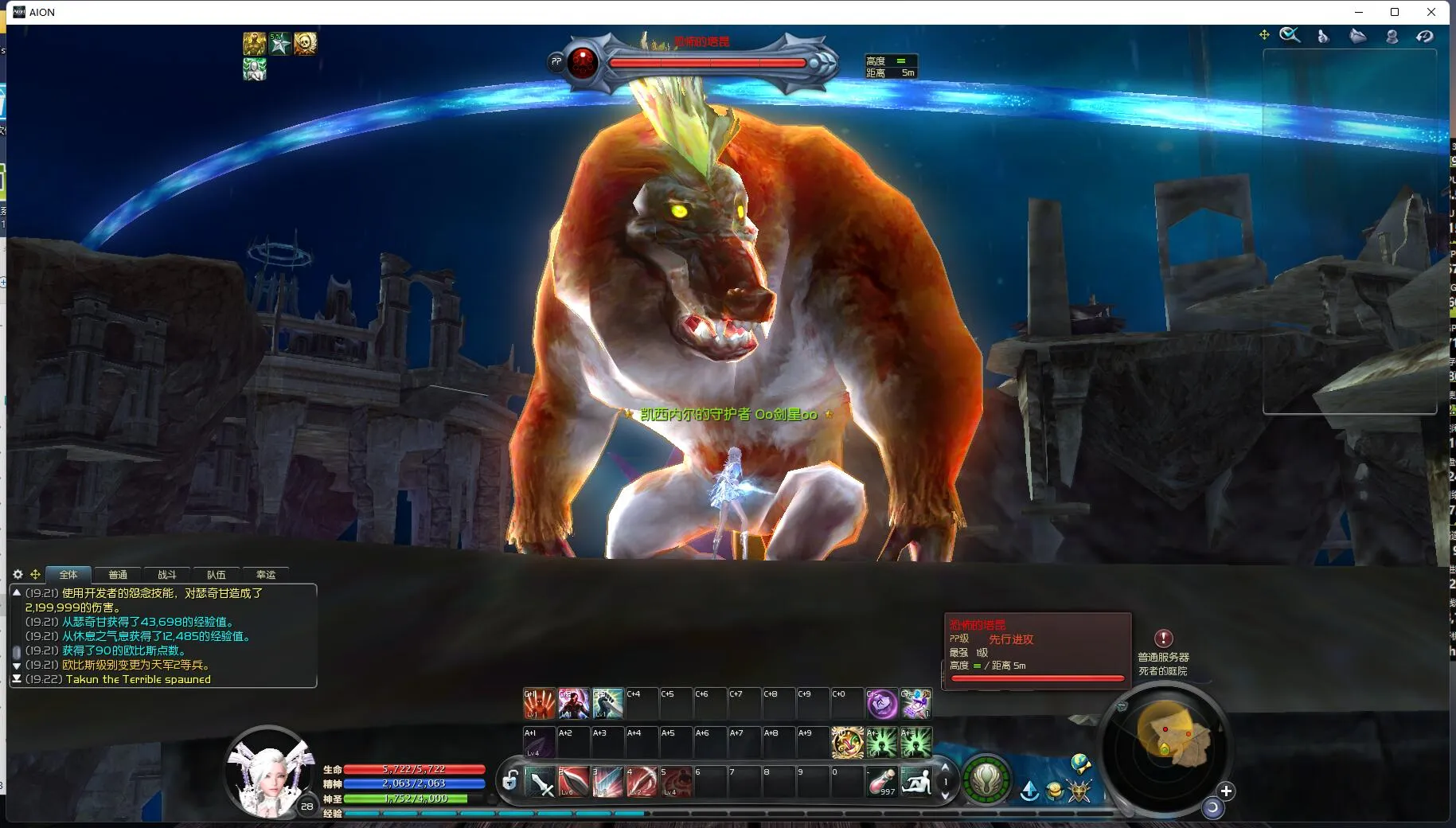This screenshot has width=1456, height=828.
Task: Toggle the hotbar padlock
Action: point(510,780)
